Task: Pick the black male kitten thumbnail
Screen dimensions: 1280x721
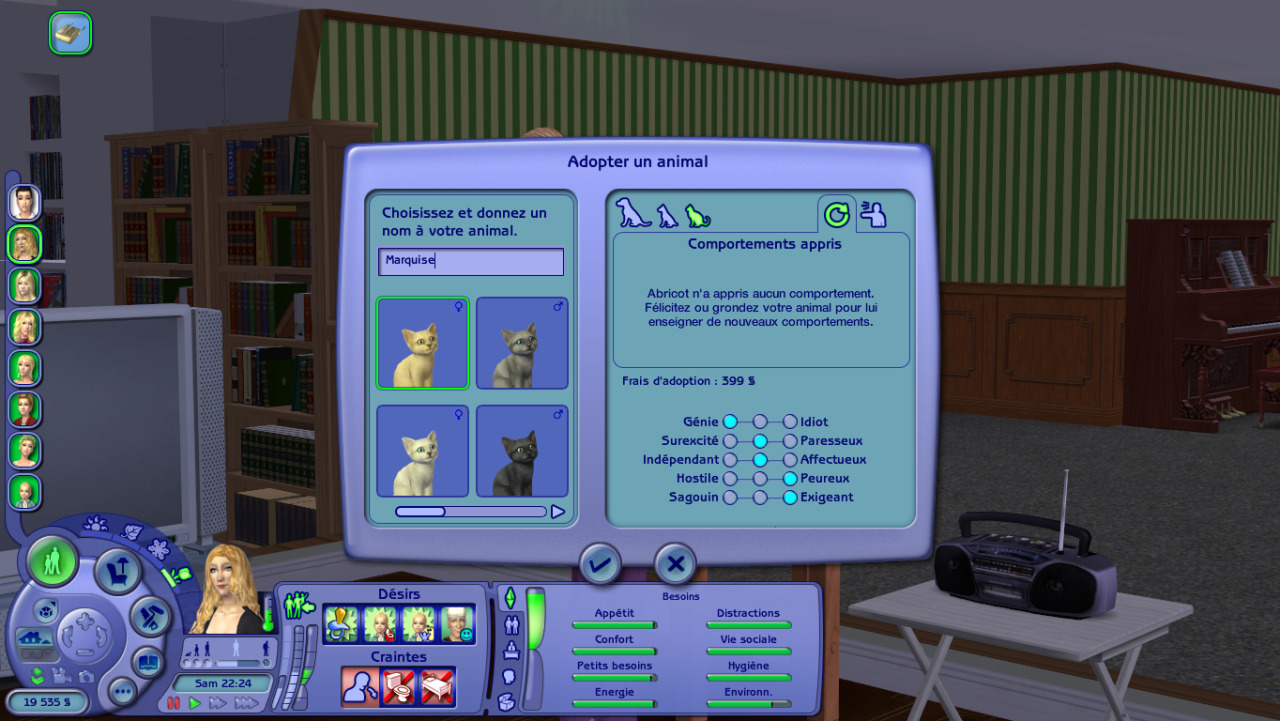Action: [522, 451]
